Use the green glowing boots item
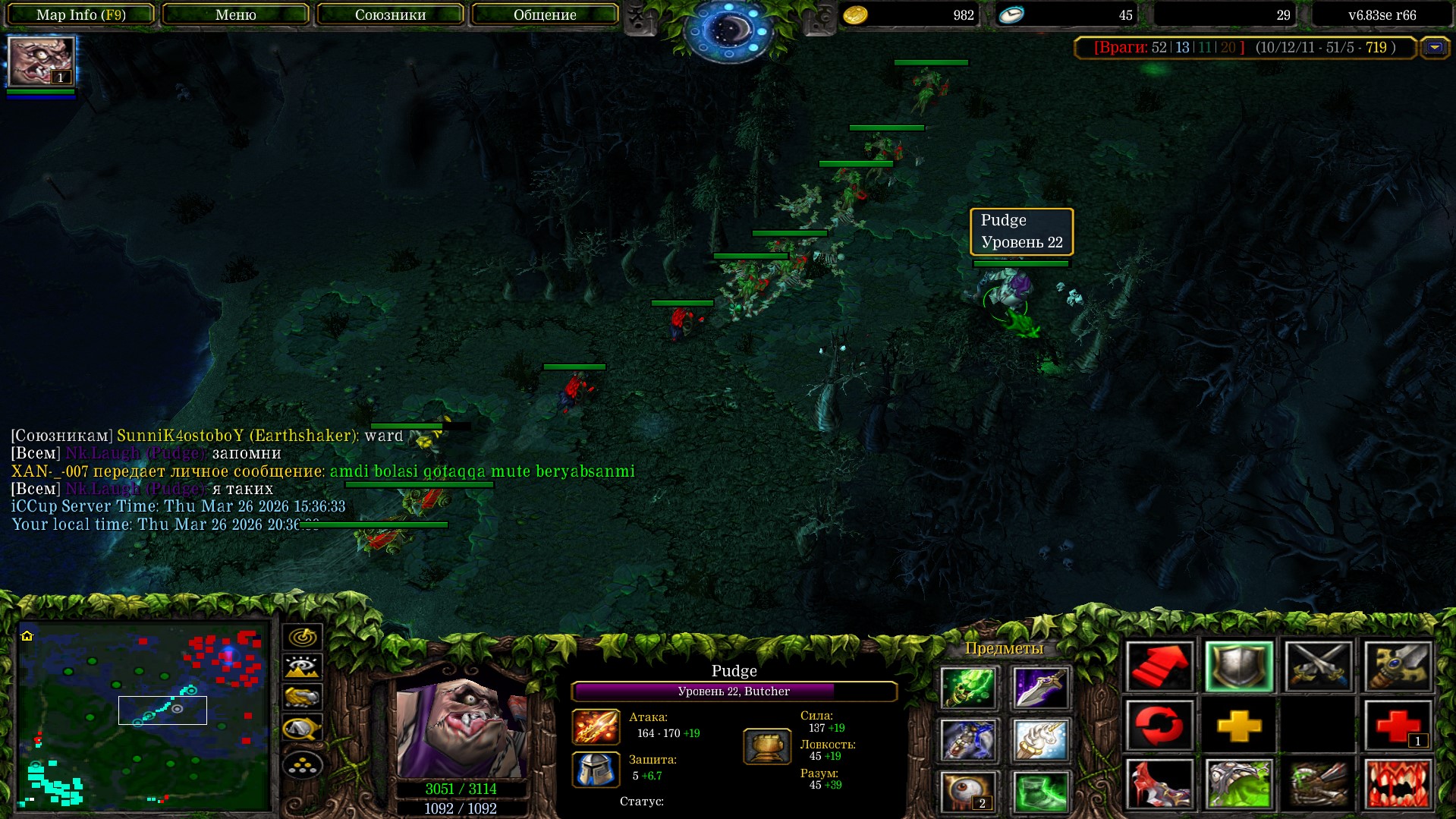 (1039, 791)
